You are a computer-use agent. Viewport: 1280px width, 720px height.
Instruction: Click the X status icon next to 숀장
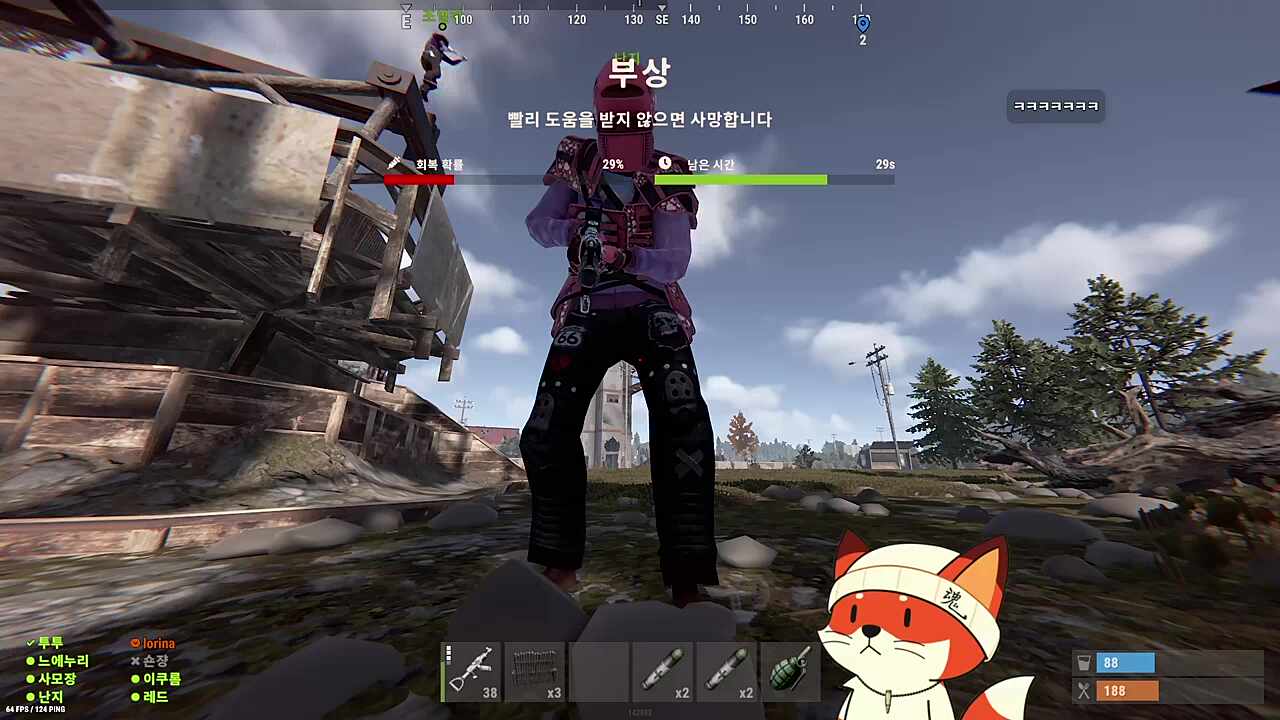point(135,661)
